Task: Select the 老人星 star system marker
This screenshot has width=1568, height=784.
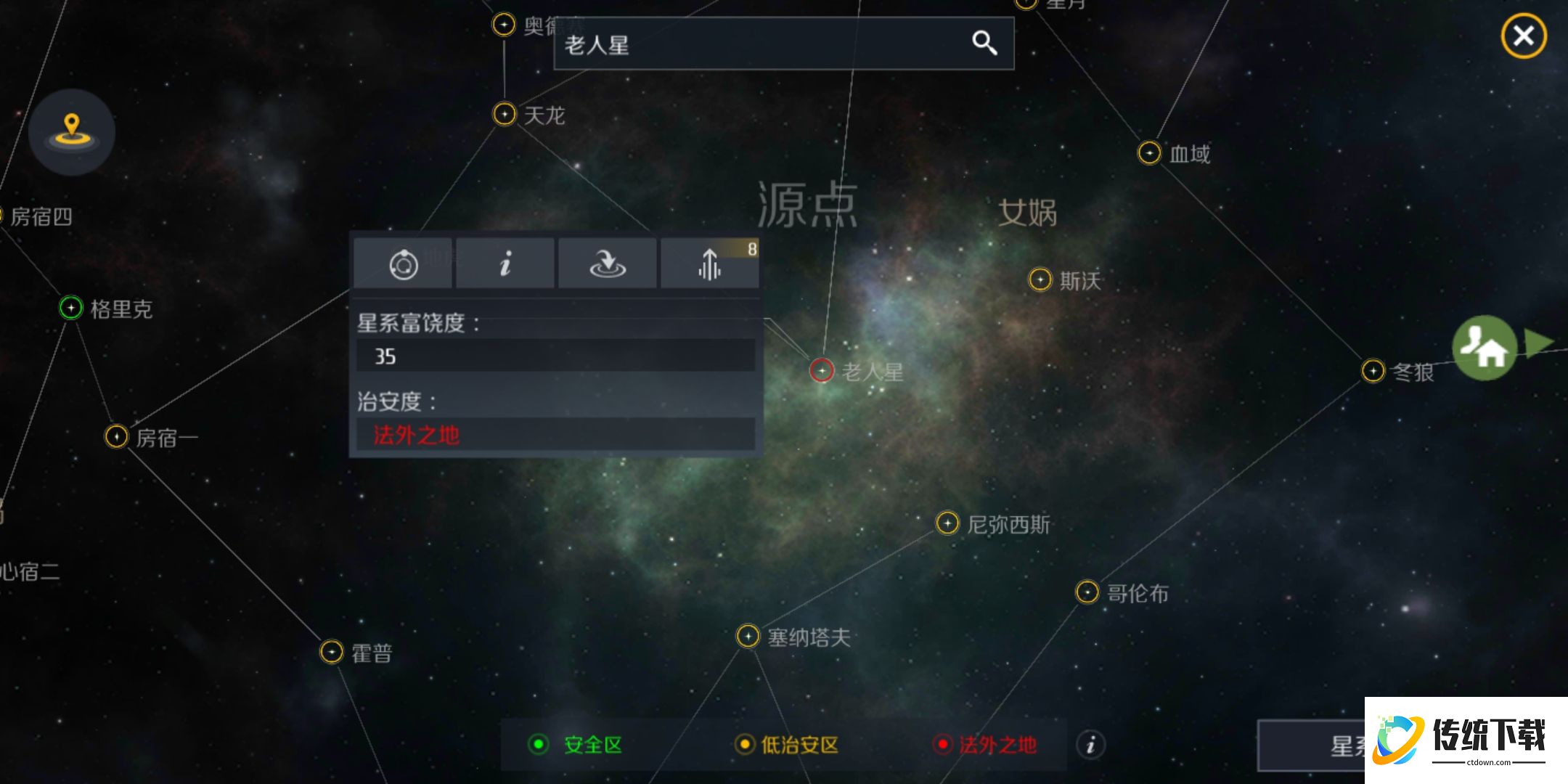Action: [821, 370]
